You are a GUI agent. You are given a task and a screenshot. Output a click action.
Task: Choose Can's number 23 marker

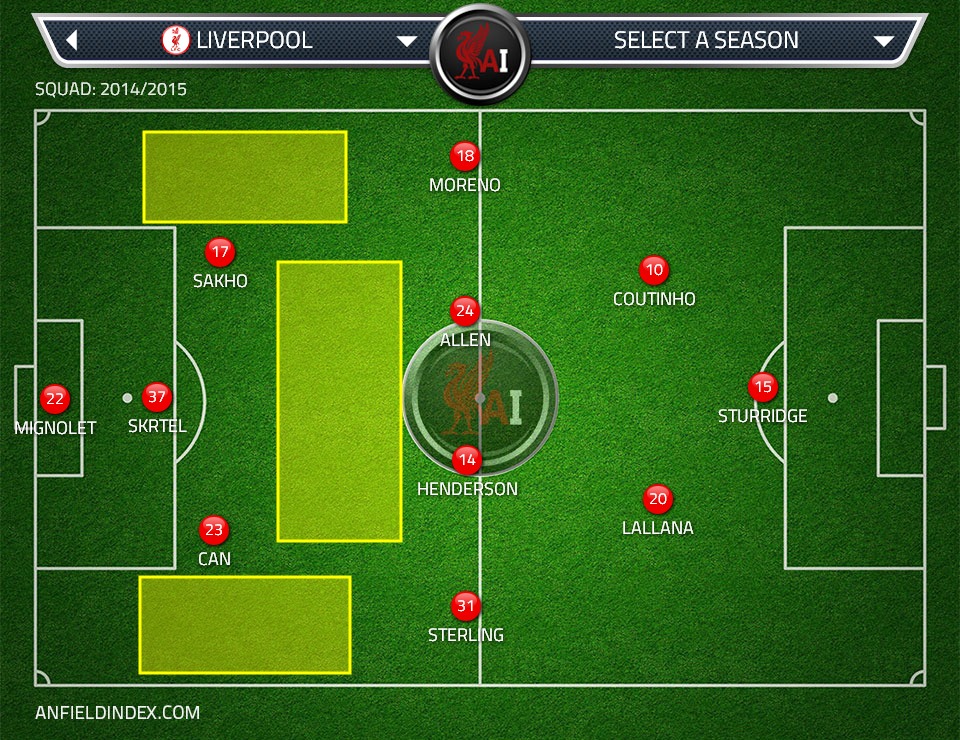coord(214,530)
